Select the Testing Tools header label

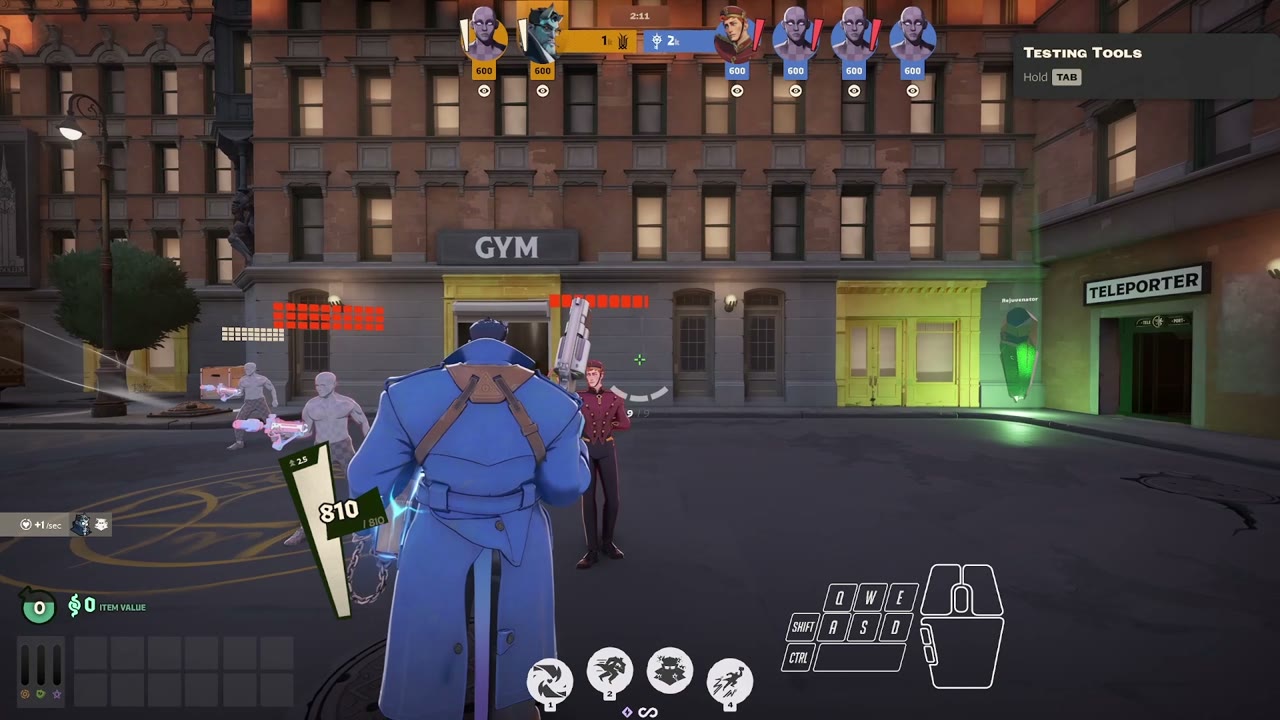tap(1083, 53)
